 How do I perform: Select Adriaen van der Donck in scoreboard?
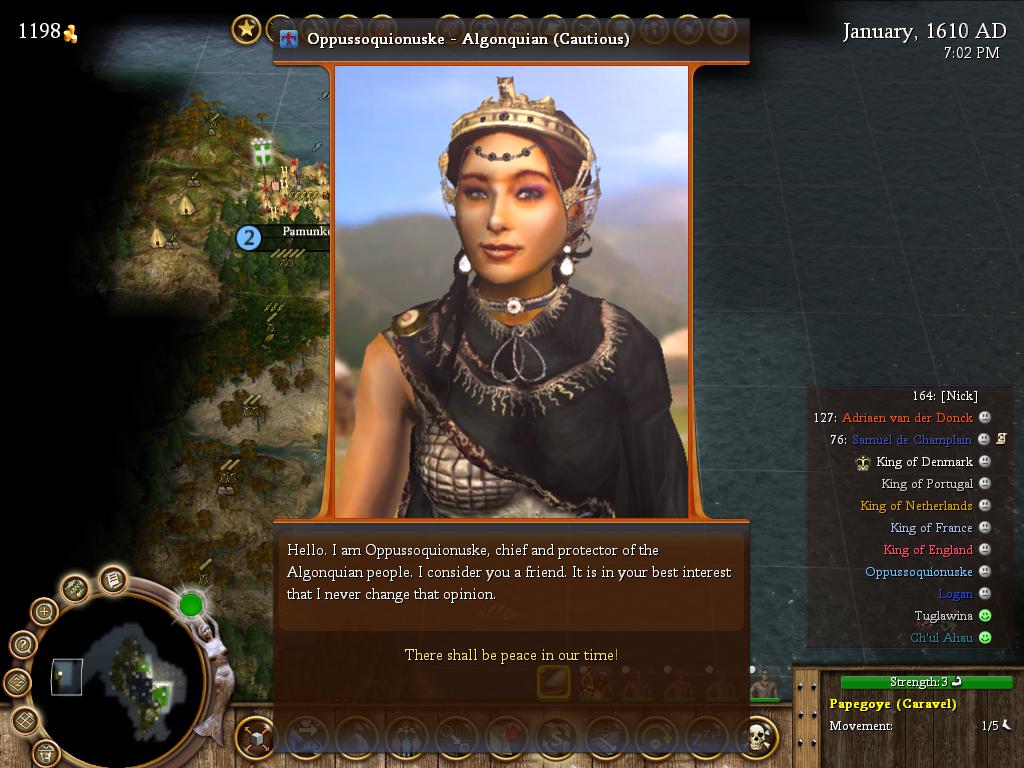[x=906, y=418]
